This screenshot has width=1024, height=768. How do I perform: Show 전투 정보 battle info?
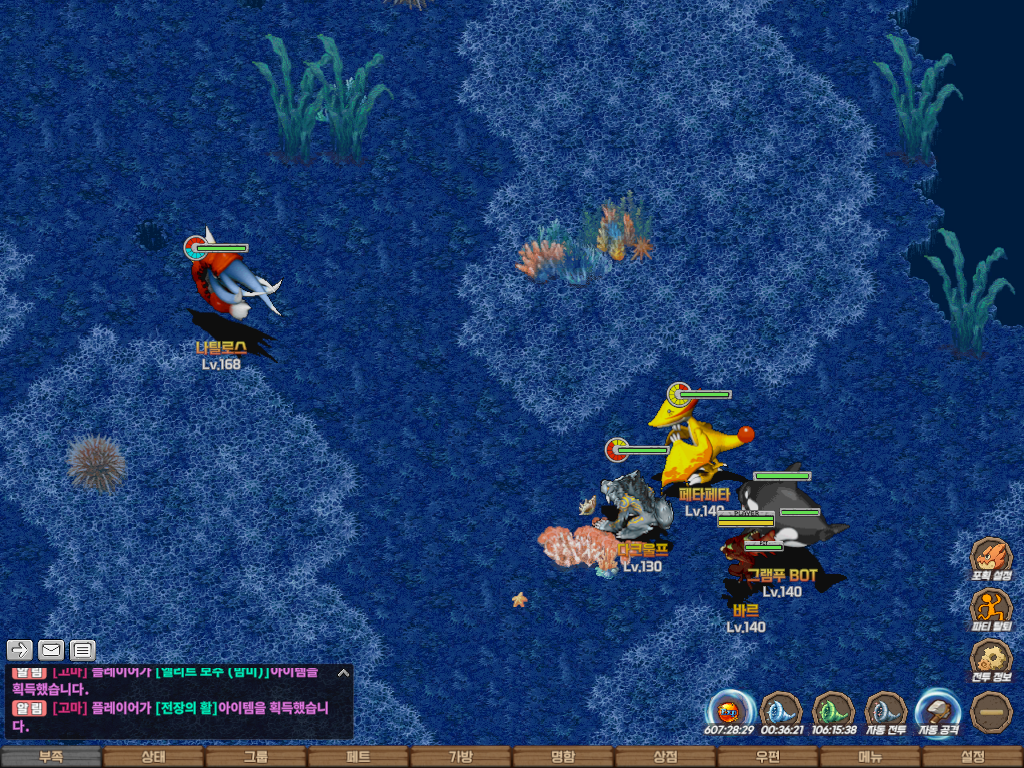point(991,660)
